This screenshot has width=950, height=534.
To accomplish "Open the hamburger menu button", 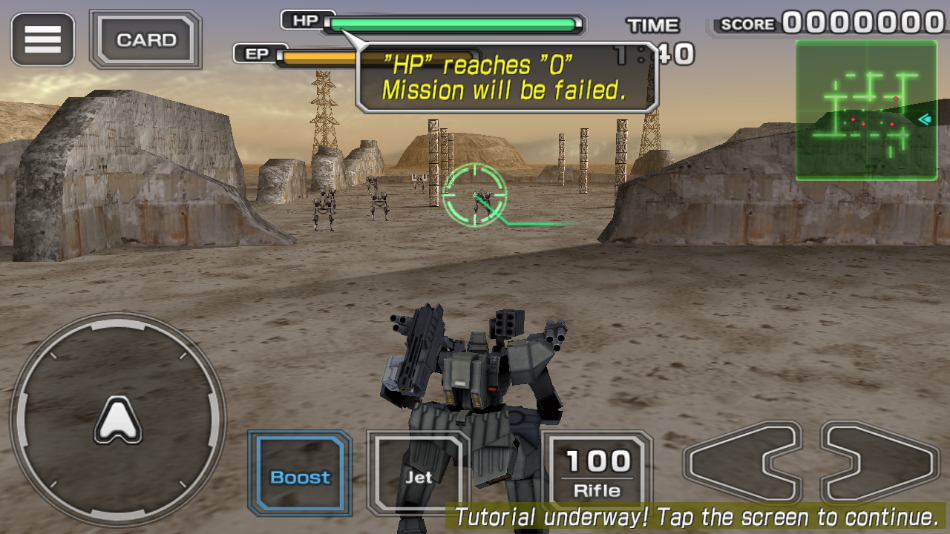I will coord(42,39).
